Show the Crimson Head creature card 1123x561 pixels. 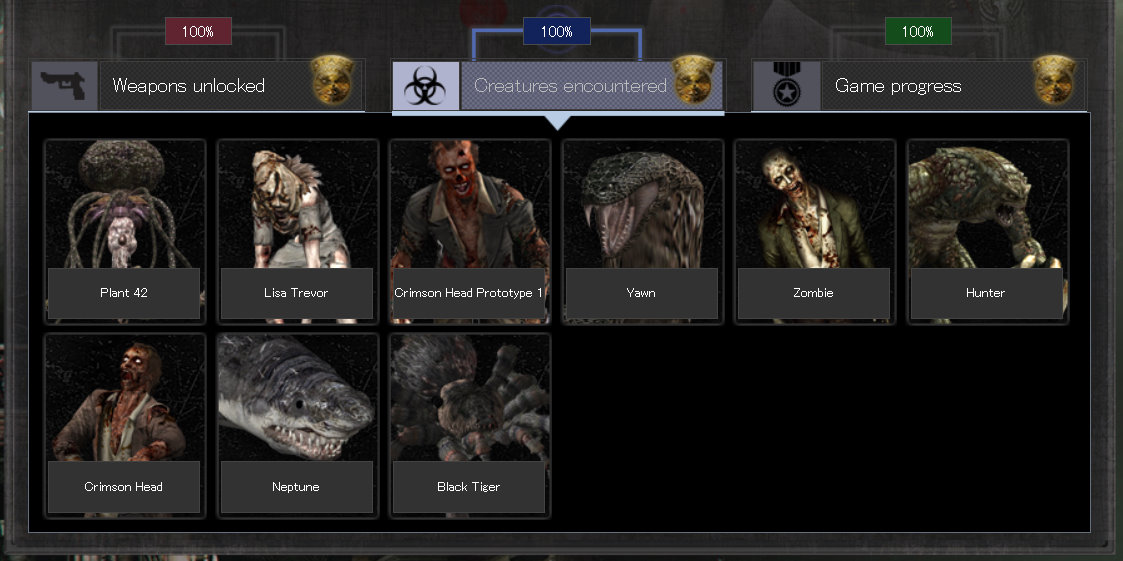[x=125, y=425]
